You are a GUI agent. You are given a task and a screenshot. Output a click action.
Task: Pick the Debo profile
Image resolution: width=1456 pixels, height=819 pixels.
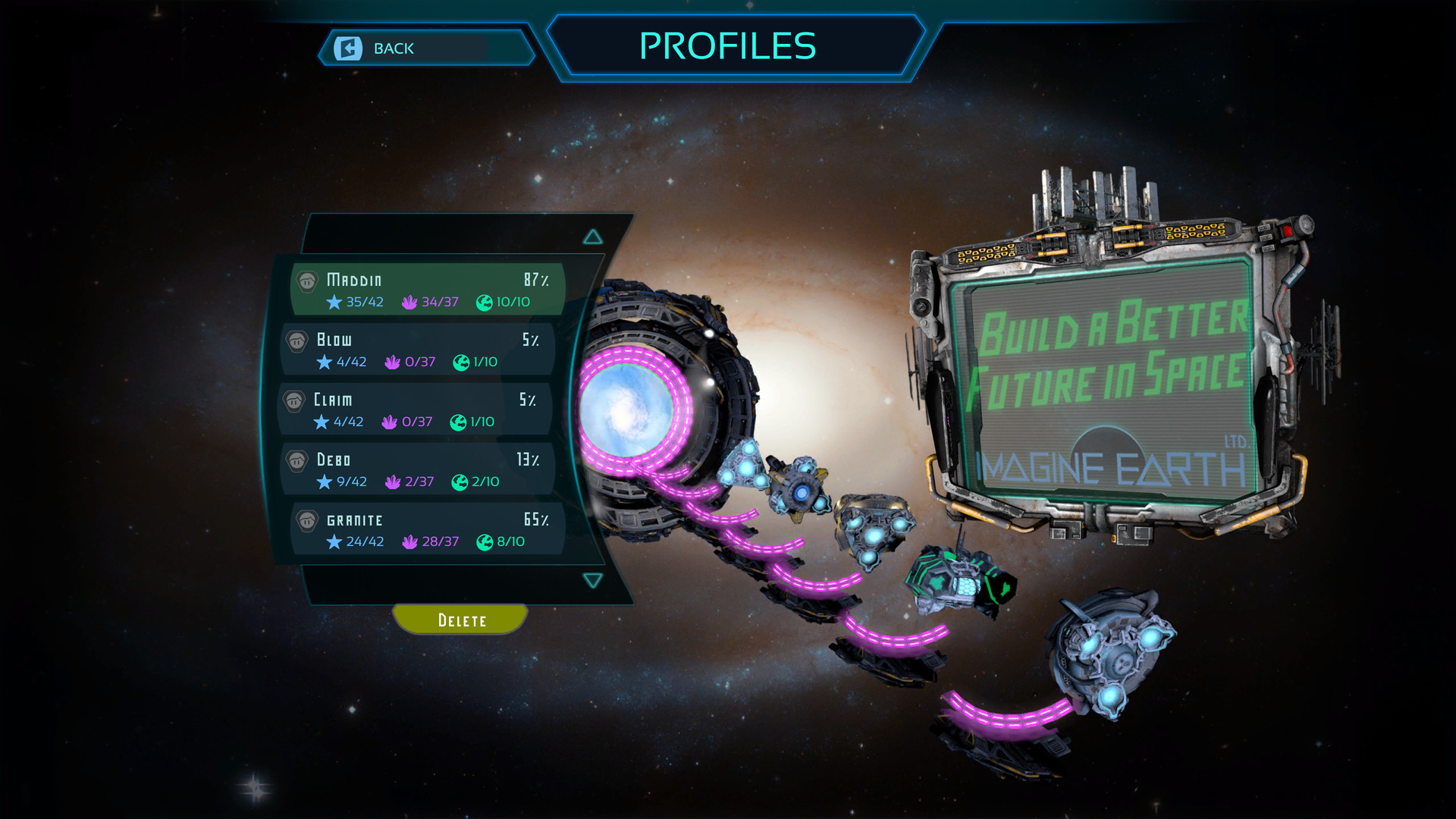click(418, 469)
